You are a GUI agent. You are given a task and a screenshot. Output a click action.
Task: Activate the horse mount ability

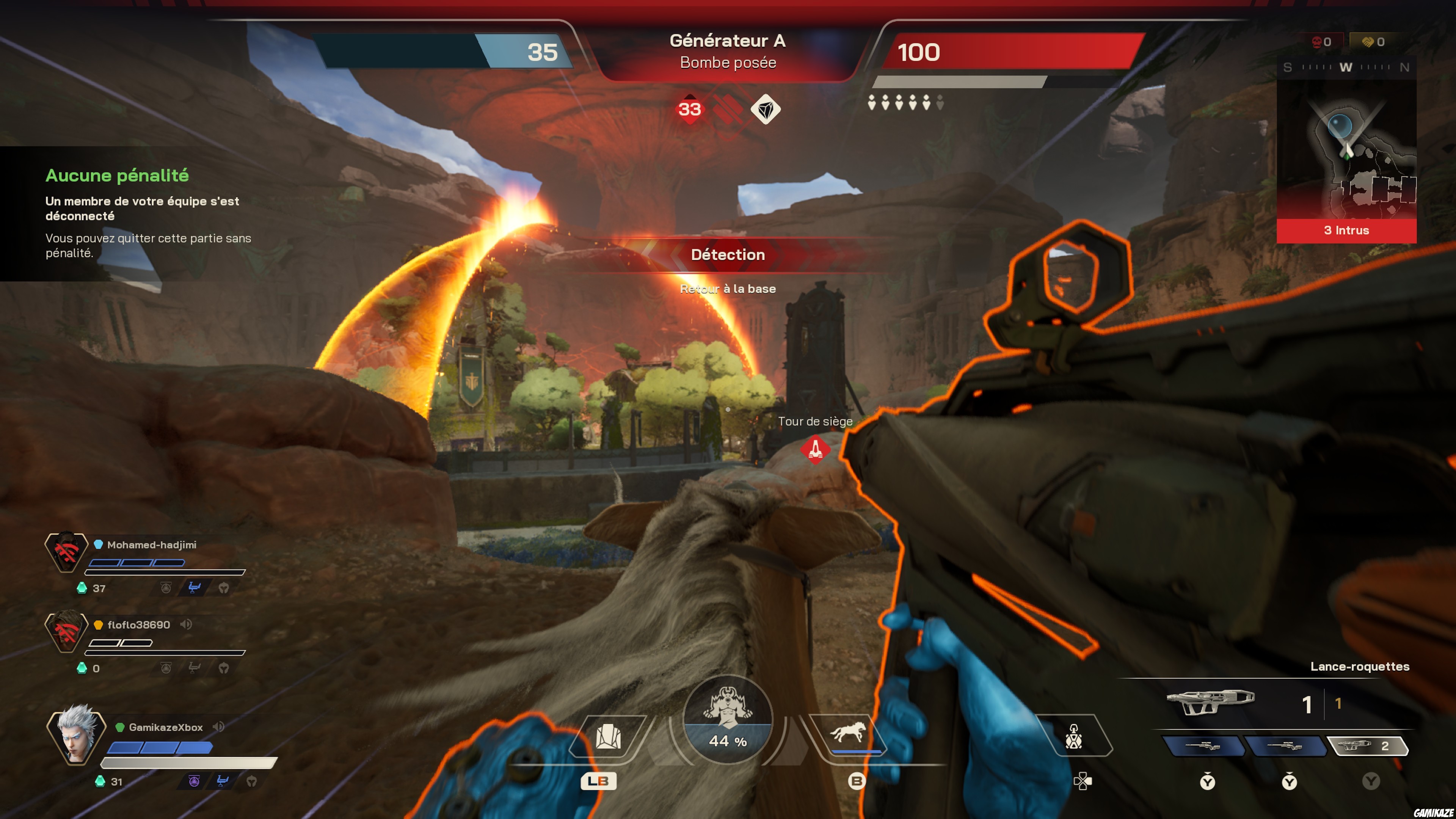[x=847, y=734]
